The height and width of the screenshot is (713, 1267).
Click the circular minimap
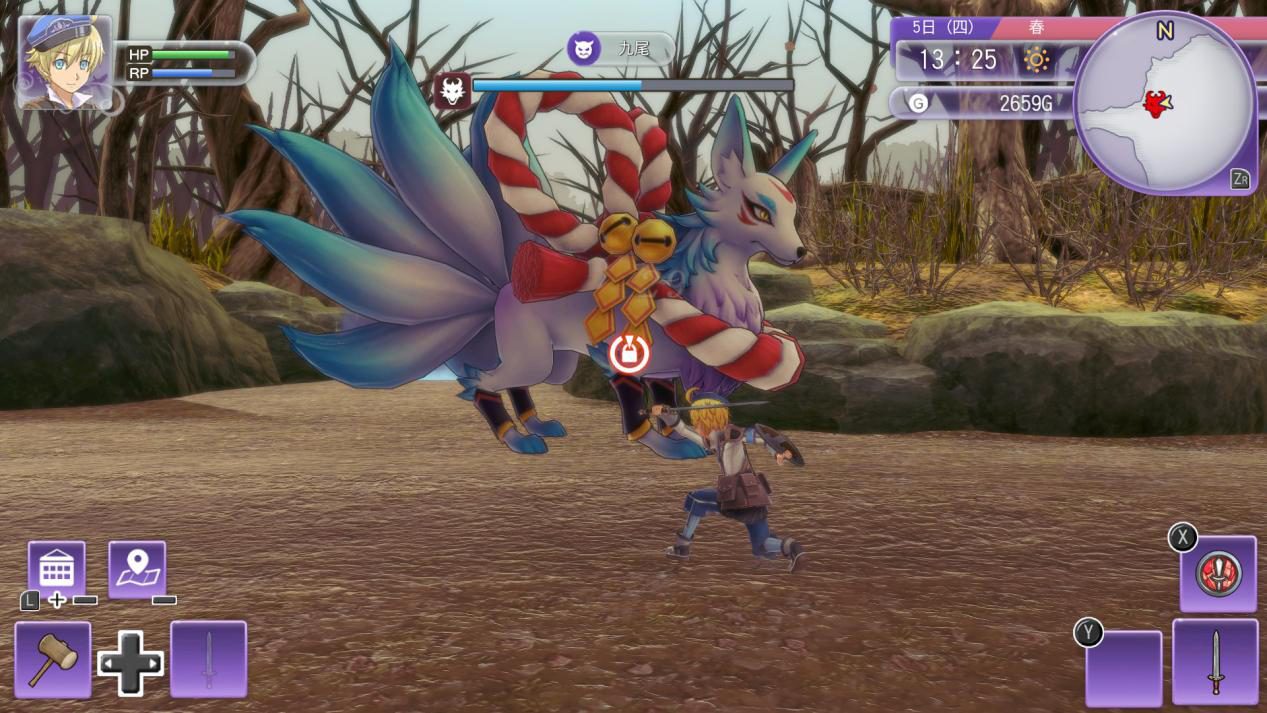click(x=1164, y=102)
